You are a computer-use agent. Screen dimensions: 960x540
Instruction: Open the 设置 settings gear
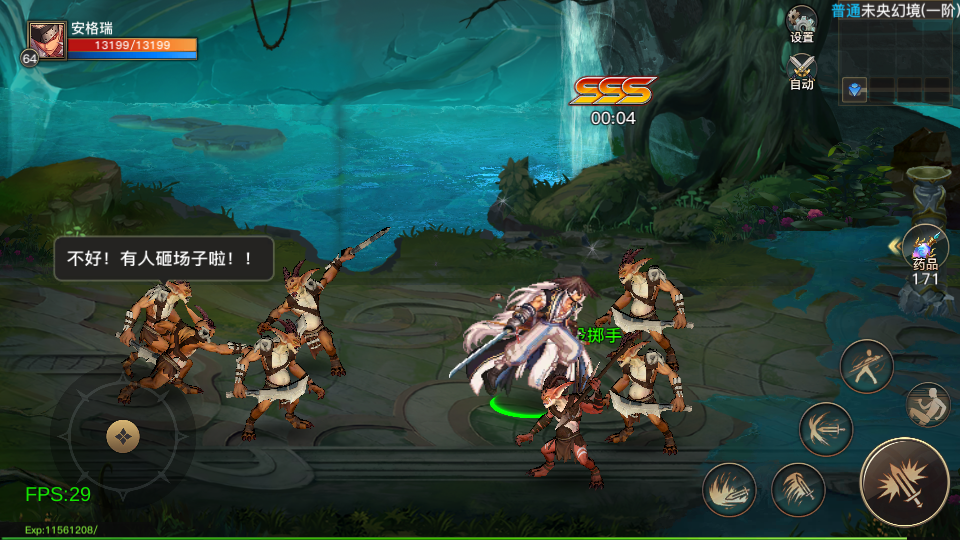pyautogui.click(x=802, y=23)
